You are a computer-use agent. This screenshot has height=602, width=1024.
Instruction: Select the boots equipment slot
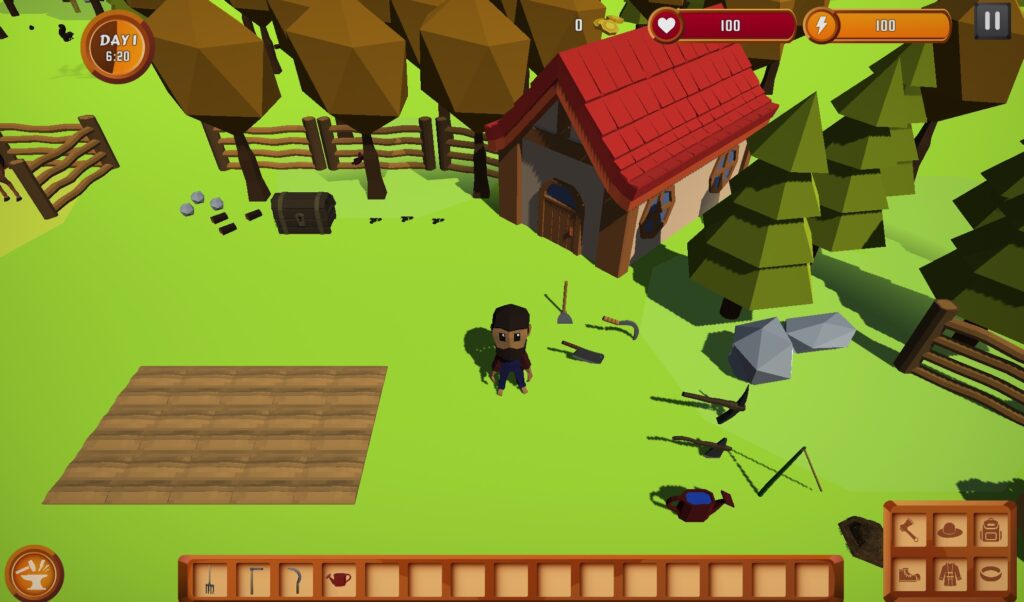pos(908,574)
